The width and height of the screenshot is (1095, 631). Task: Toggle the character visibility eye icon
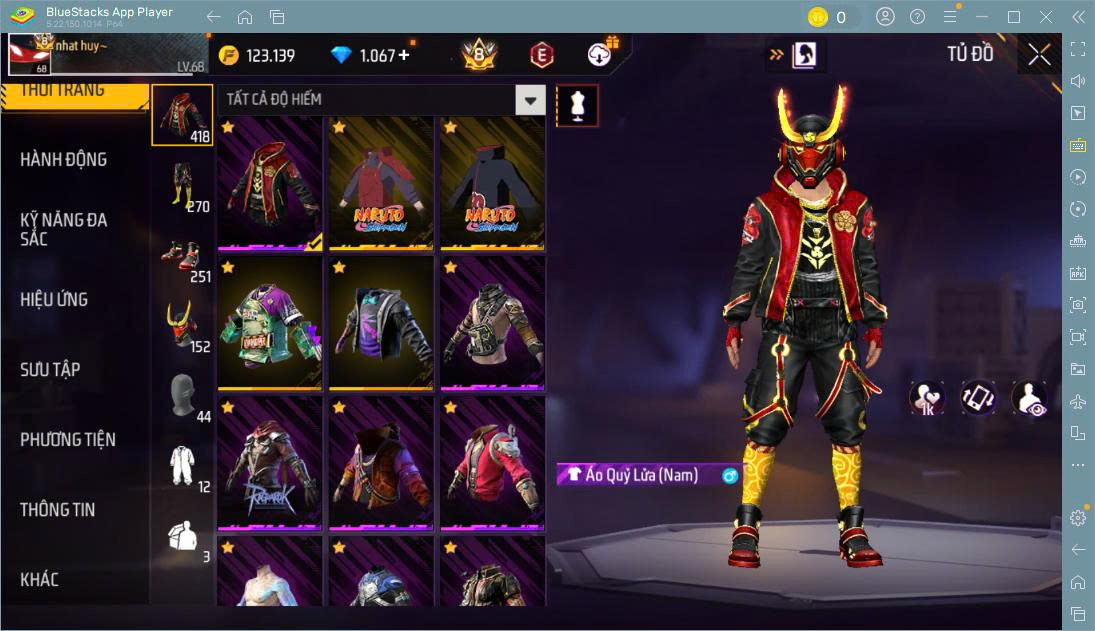1029,397
